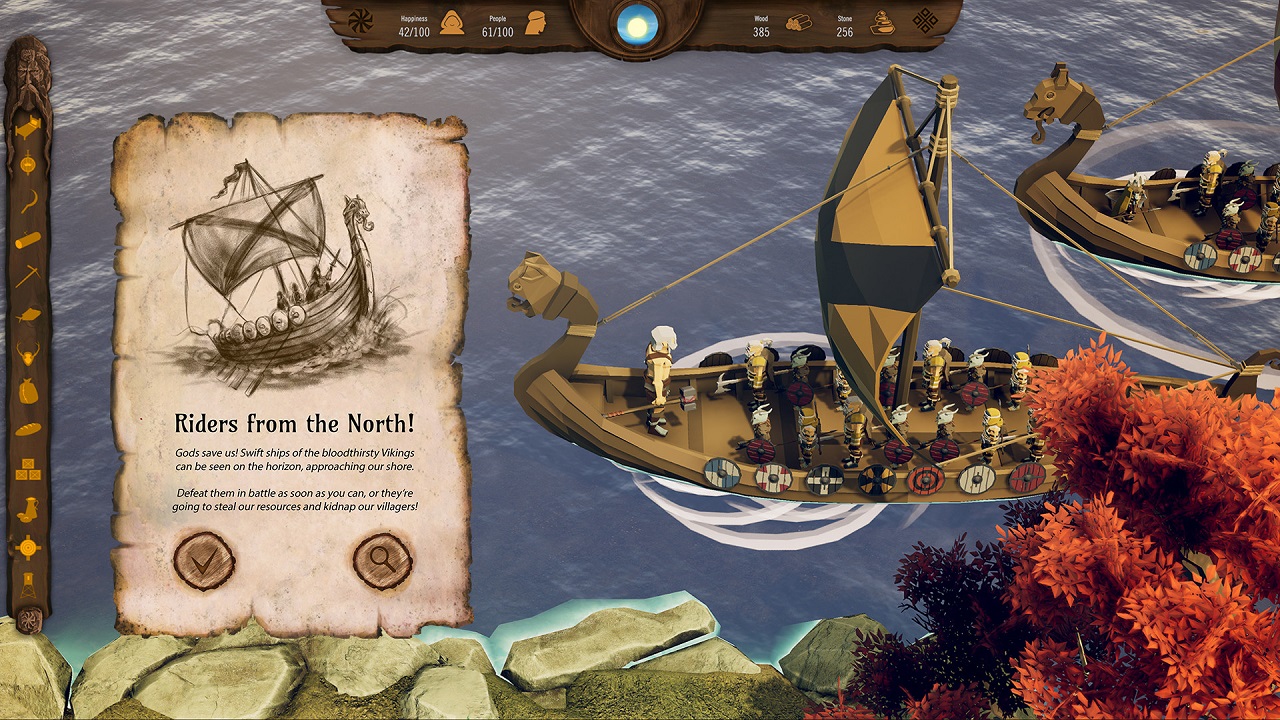Select the bed building icon
The height and width of the screenshot is (720, 1280).
28,127
